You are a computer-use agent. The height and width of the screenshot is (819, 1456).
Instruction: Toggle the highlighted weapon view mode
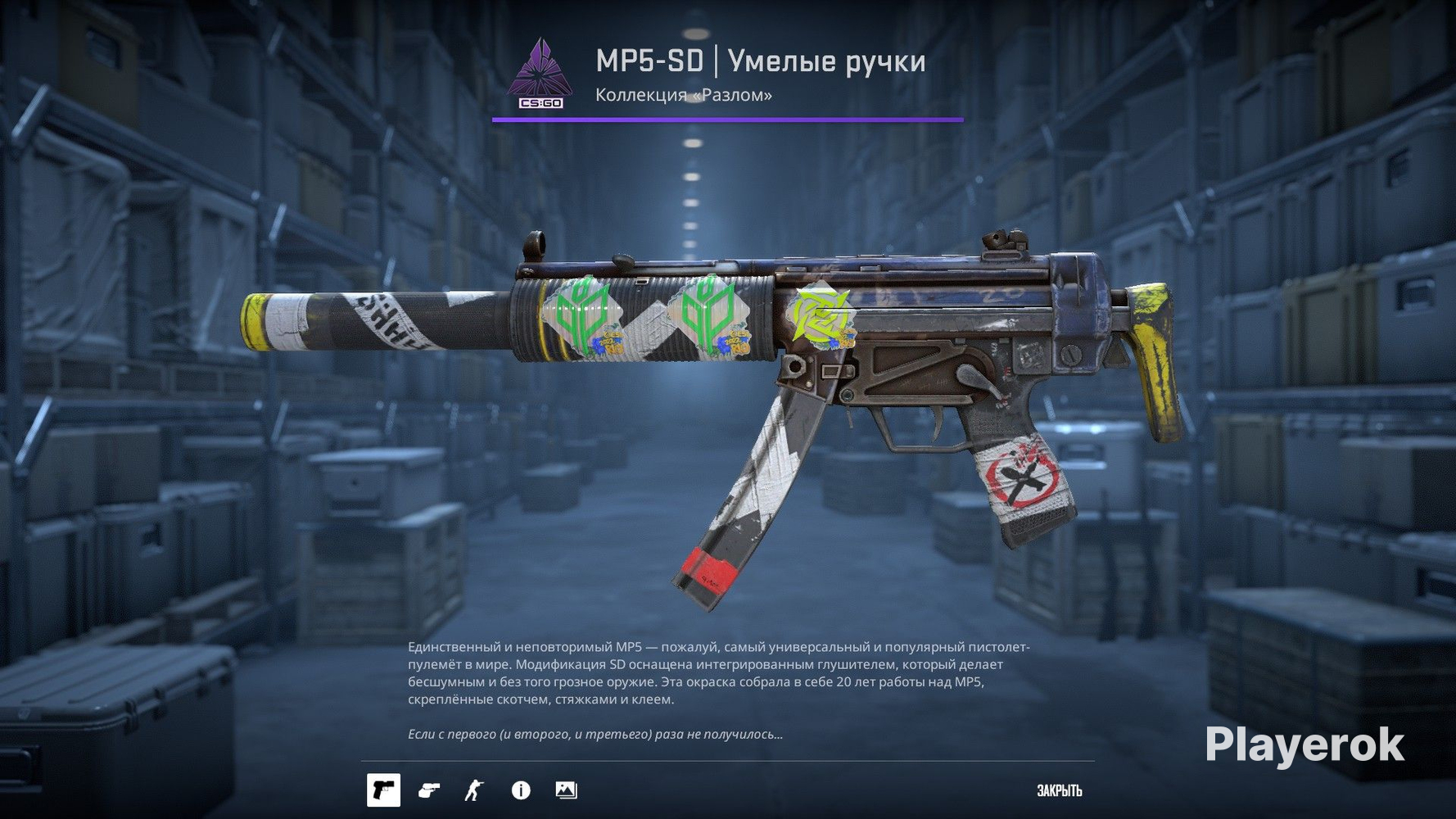[x=382, y=791]
